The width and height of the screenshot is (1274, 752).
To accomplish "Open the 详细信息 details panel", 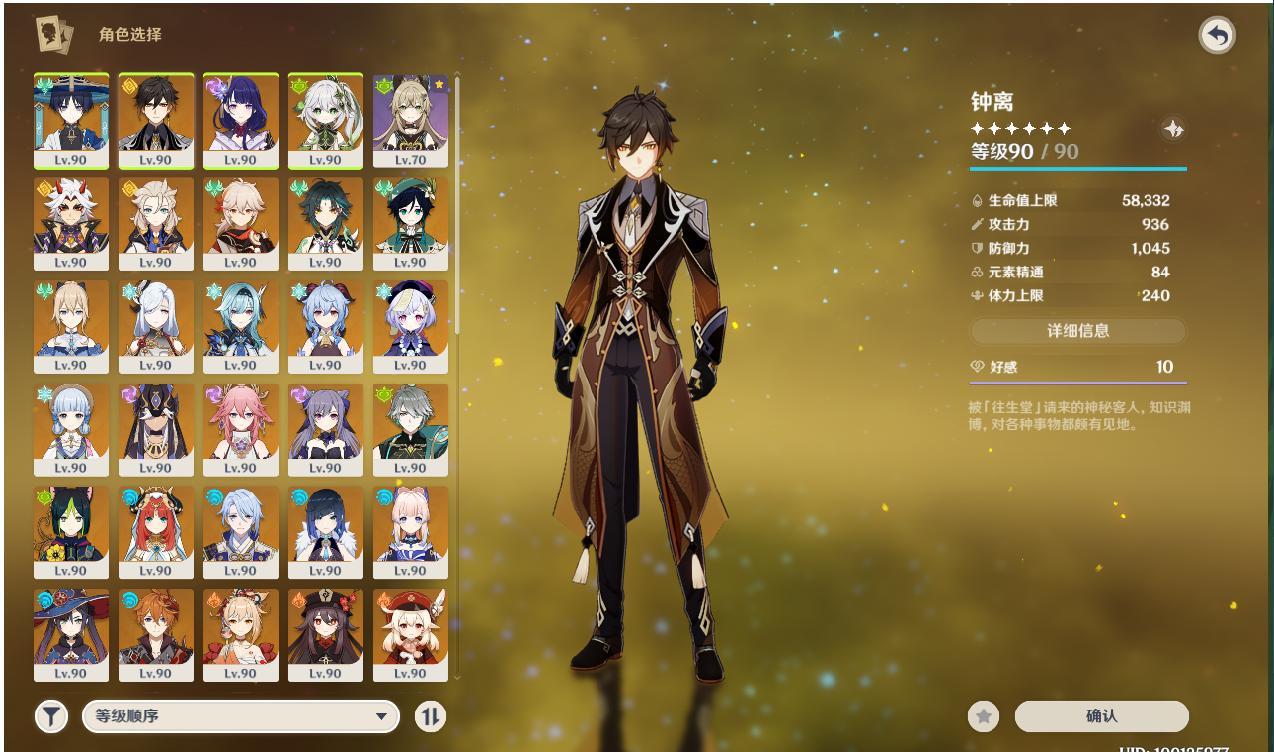I will click(1078, 331).
